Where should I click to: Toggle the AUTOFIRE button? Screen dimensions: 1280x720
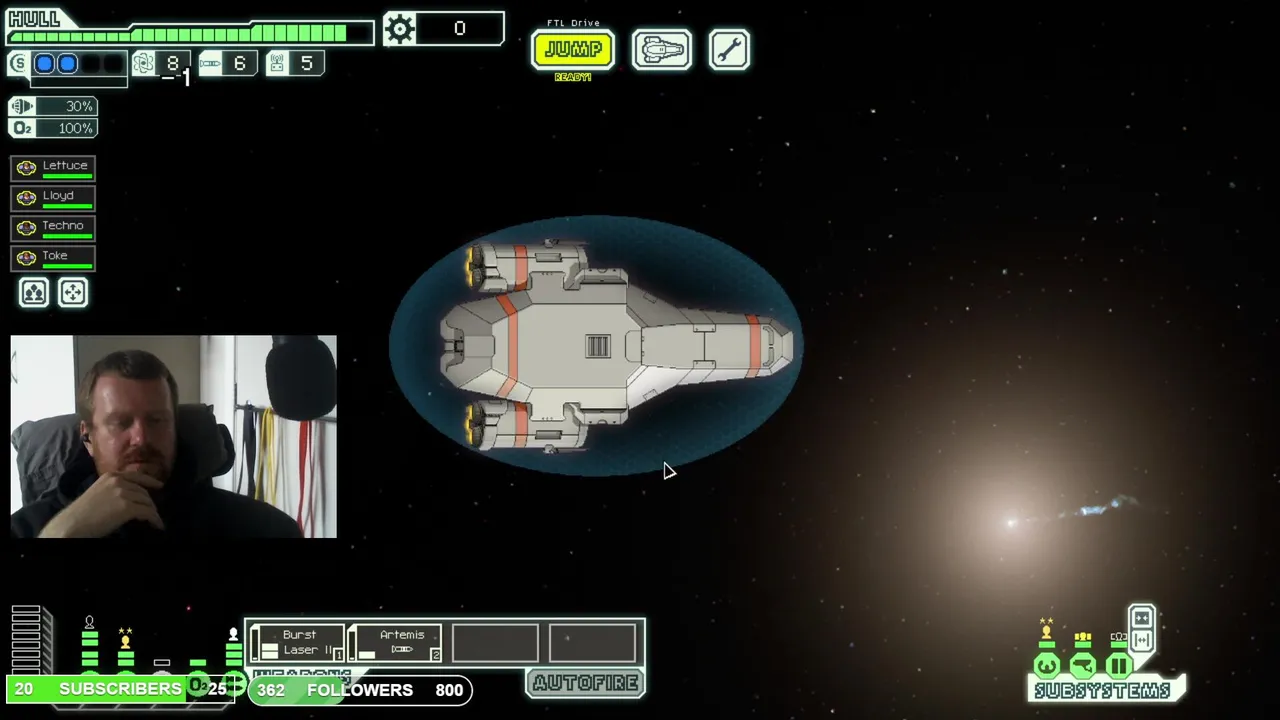585,683
